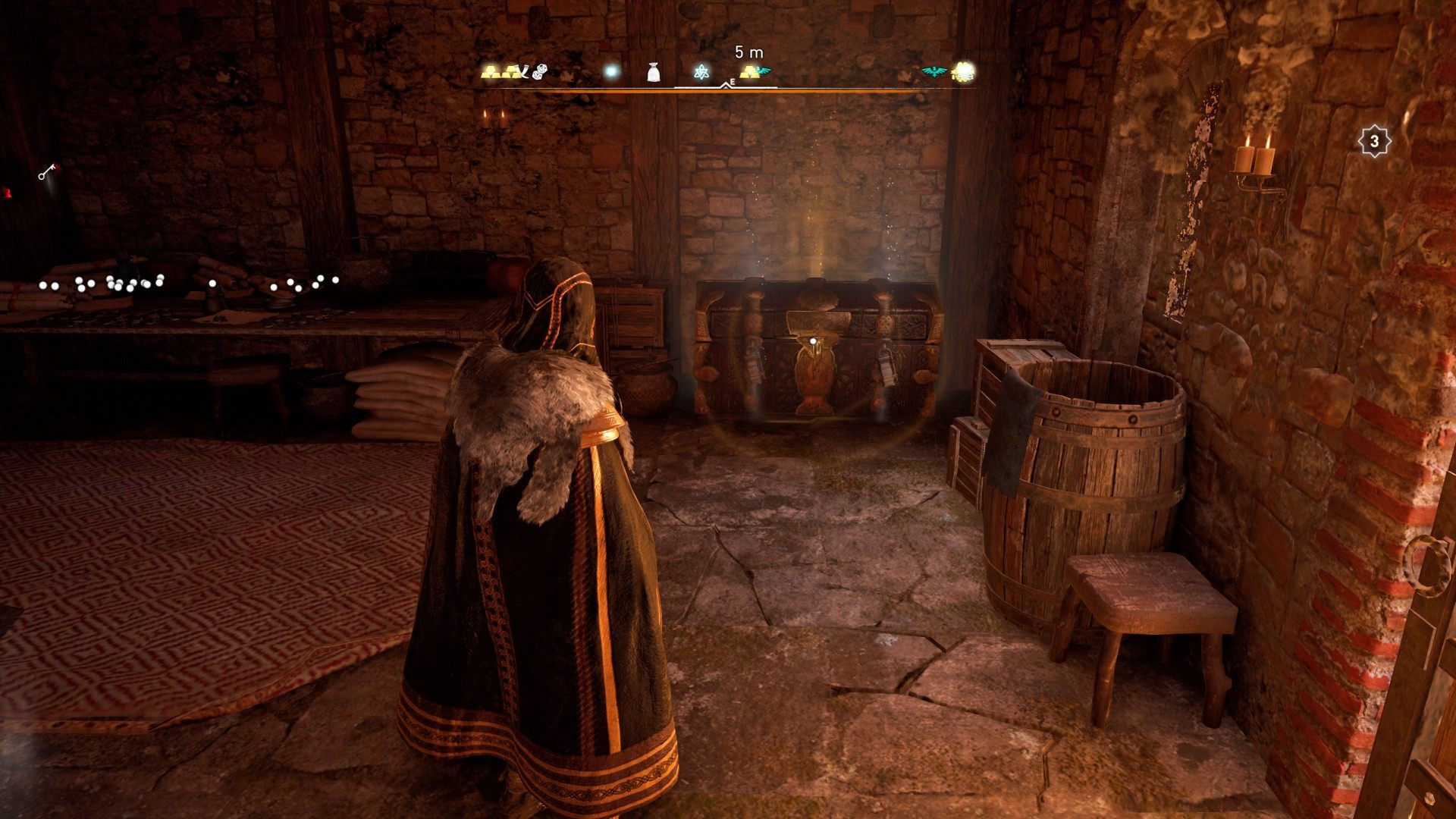The image size is (1456, 819).
Task: Select the gold ingot marker below 5 m
Action: (x=751, y=72)
